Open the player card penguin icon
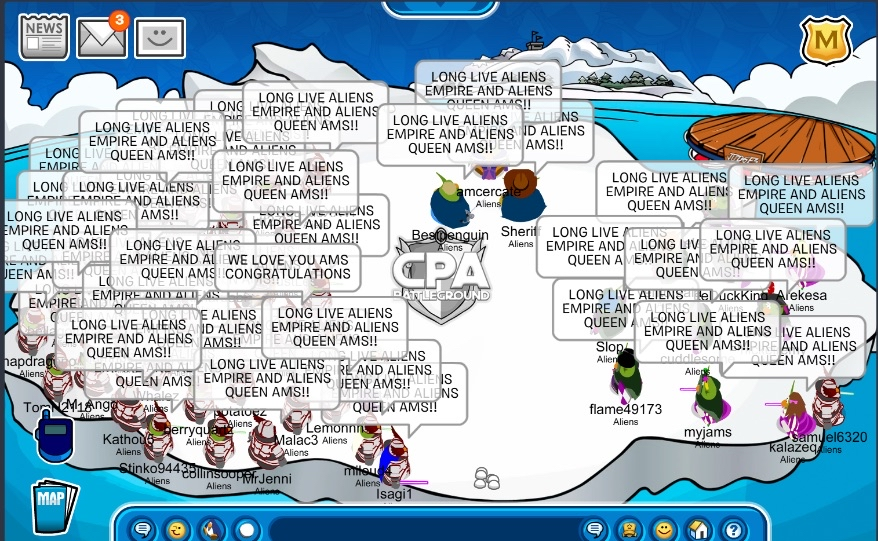This screenshot has height=541, width=878. (629, 529)
